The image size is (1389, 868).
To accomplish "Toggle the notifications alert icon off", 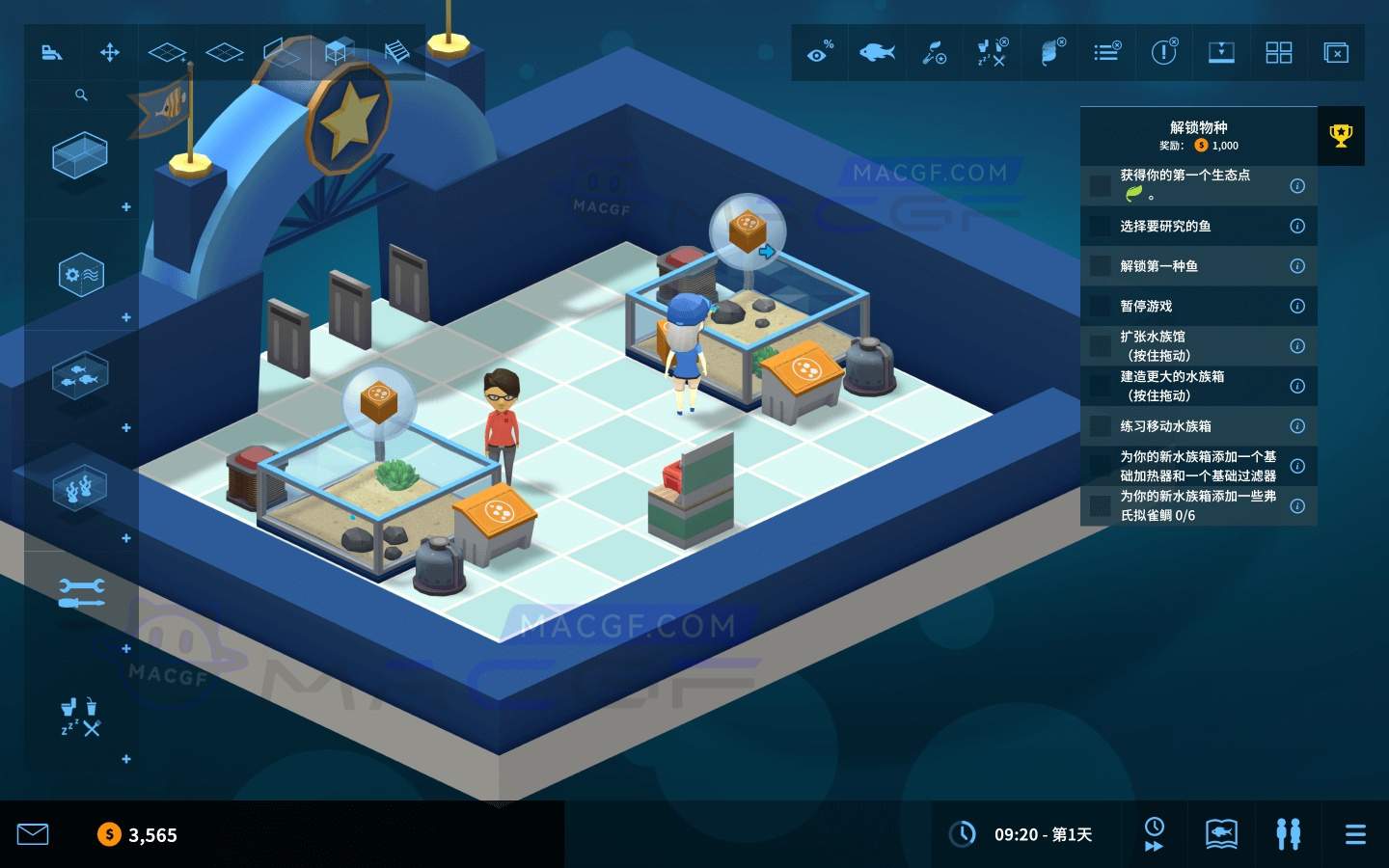I will click(1164, 53).
